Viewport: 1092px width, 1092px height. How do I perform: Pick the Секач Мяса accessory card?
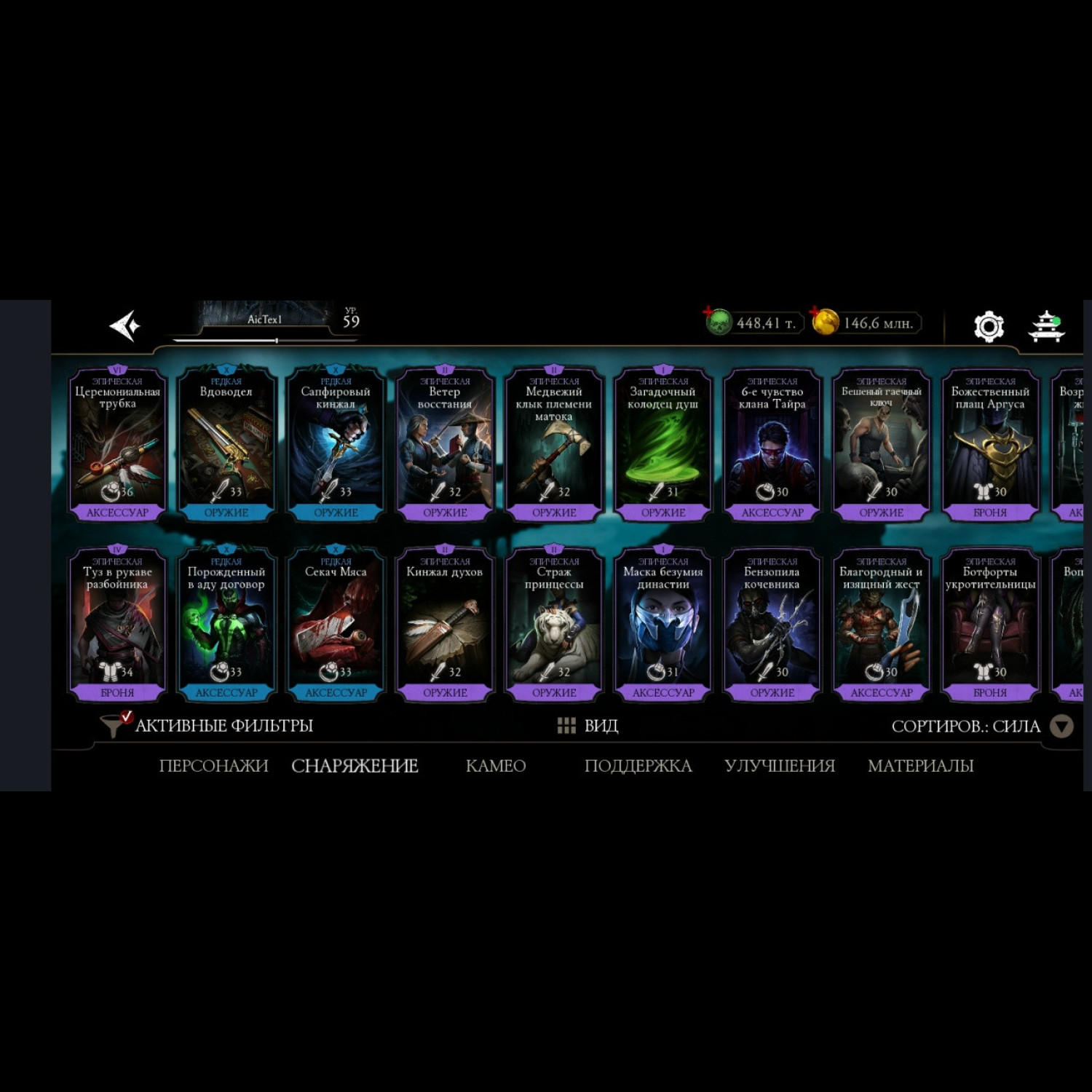(x=336, y=624)
